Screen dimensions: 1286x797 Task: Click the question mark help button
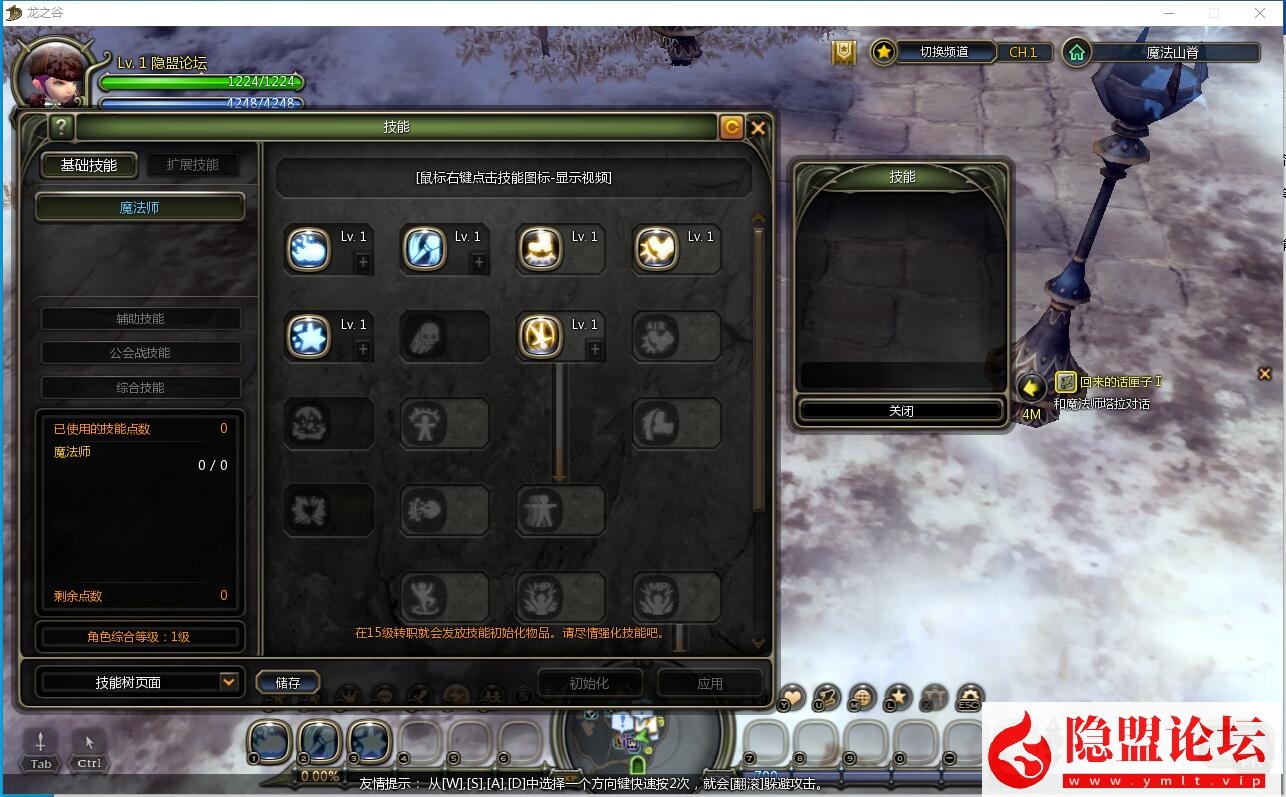(61, 126)
